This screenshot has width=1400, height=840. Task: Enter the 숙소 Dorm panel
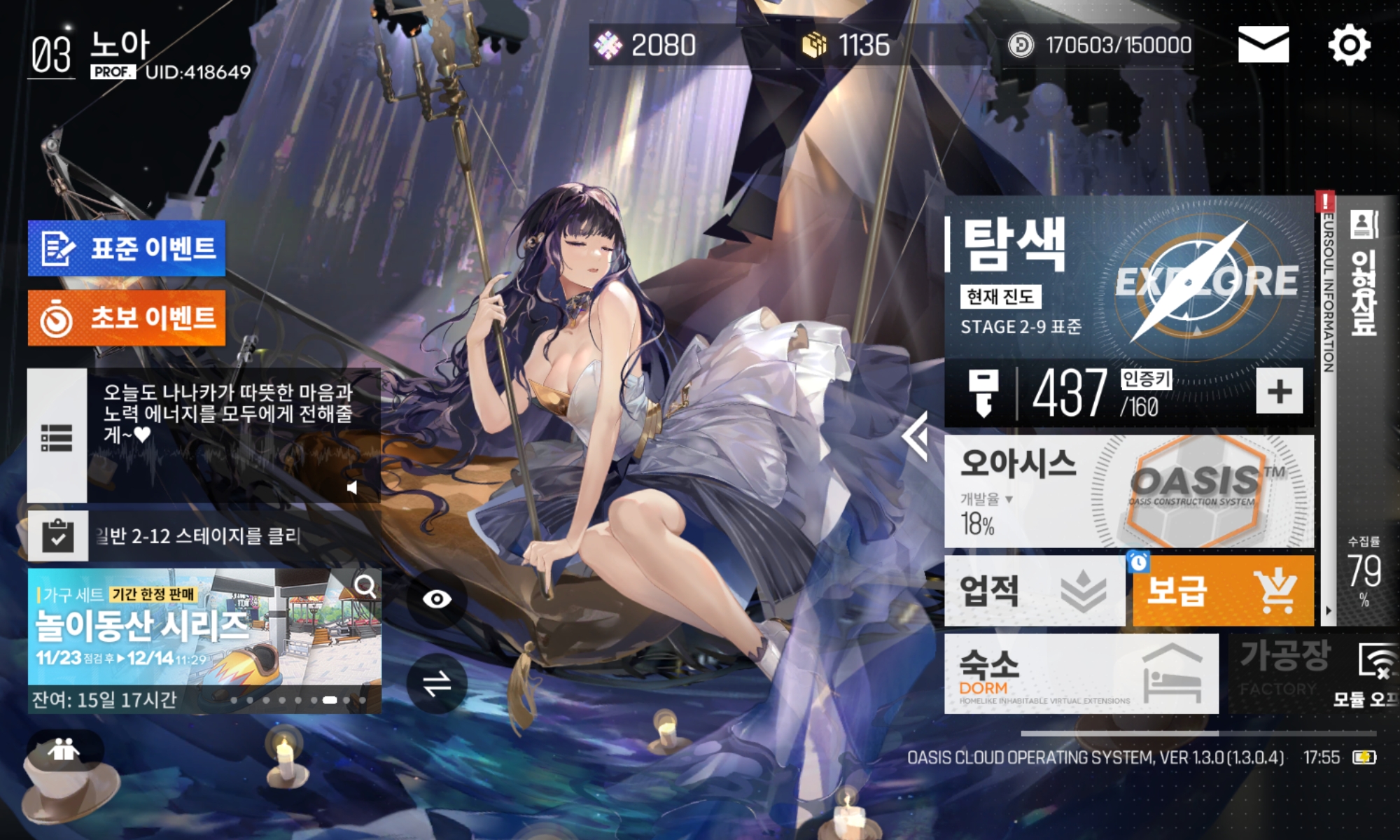coord(1081,674)
